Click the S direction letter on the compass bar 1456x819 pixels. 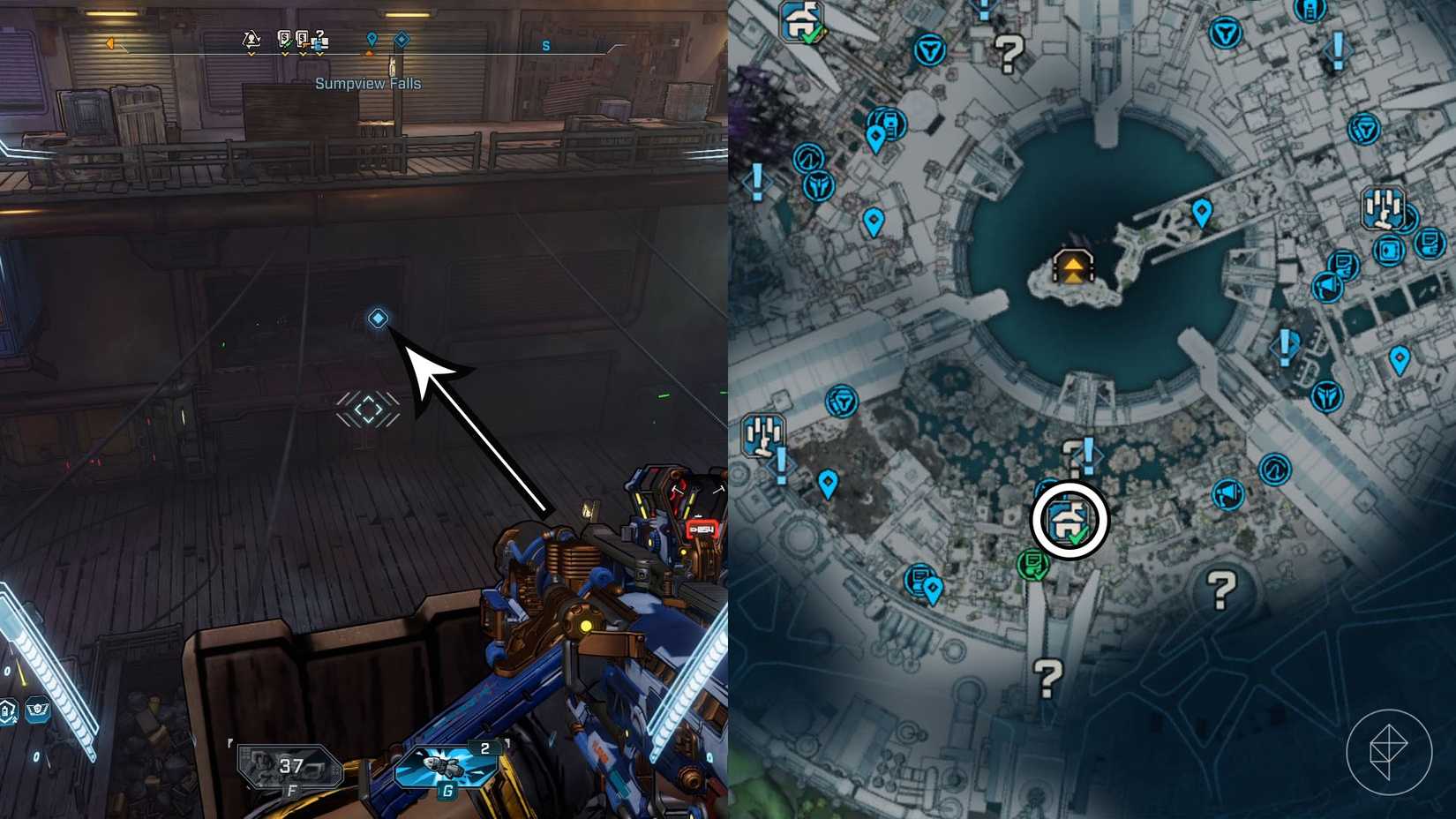[x=544, y=45]
